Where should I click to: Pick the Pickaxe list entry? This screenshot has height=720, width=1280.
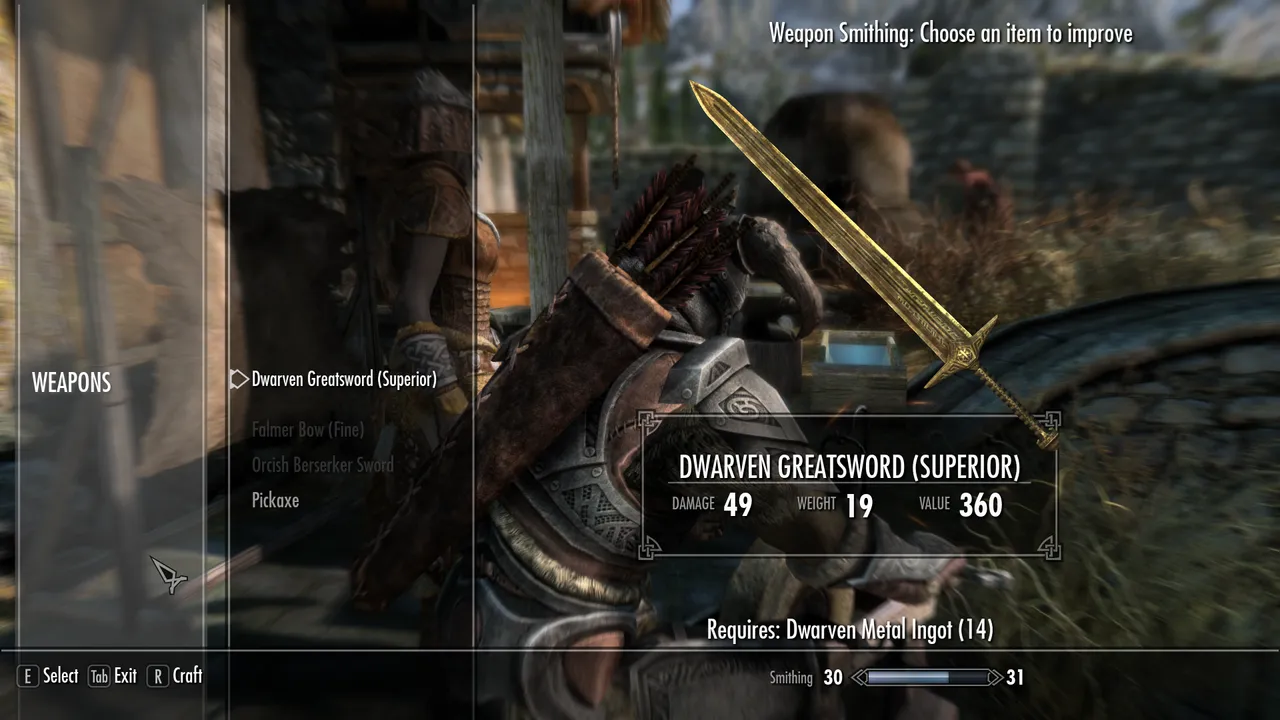pos(274,501)
